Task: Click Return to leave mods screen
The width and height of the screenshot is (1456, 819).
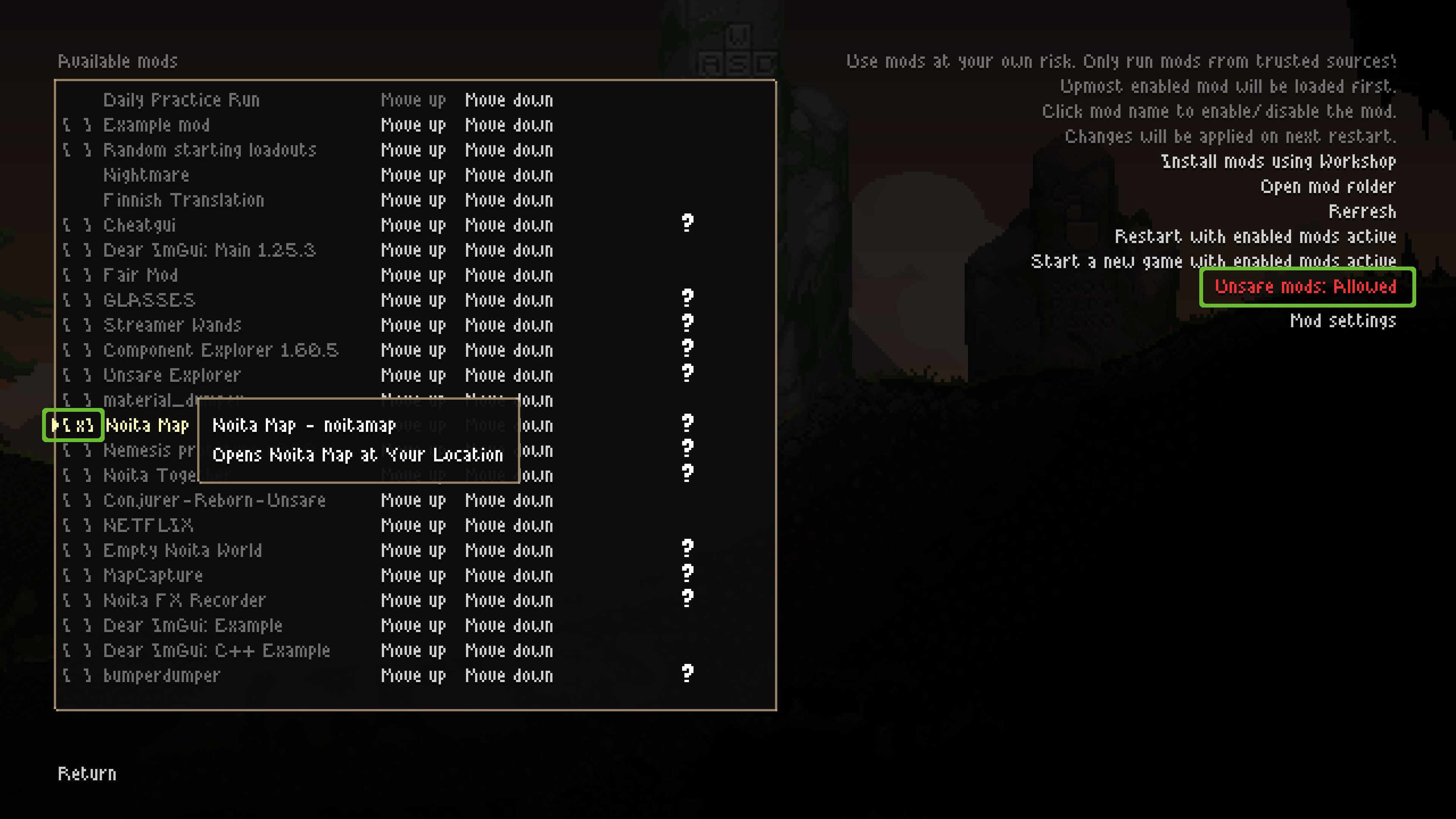Action: [x=88, y=773]
